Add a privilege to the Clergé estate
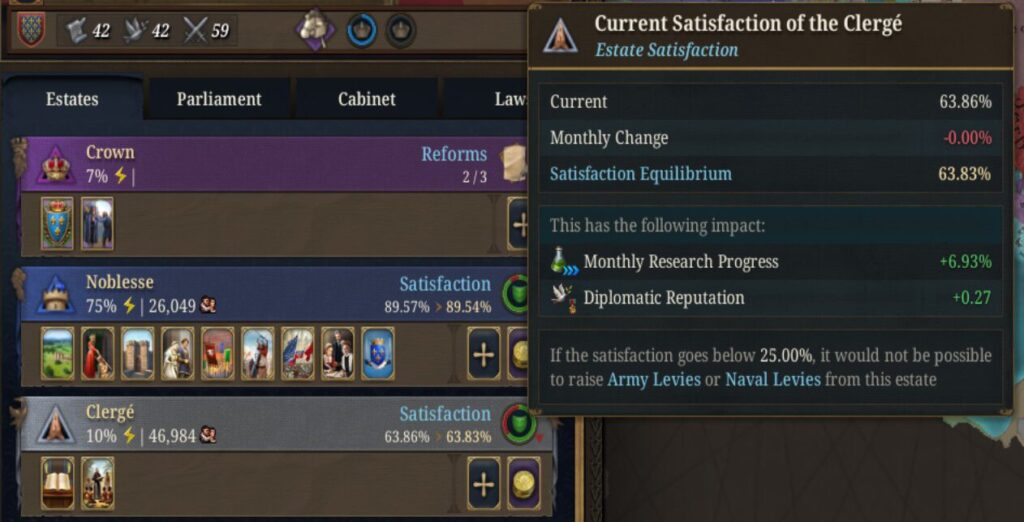Image resolution: width=1024 pixels, height=522 pixels. pos(484,484)
